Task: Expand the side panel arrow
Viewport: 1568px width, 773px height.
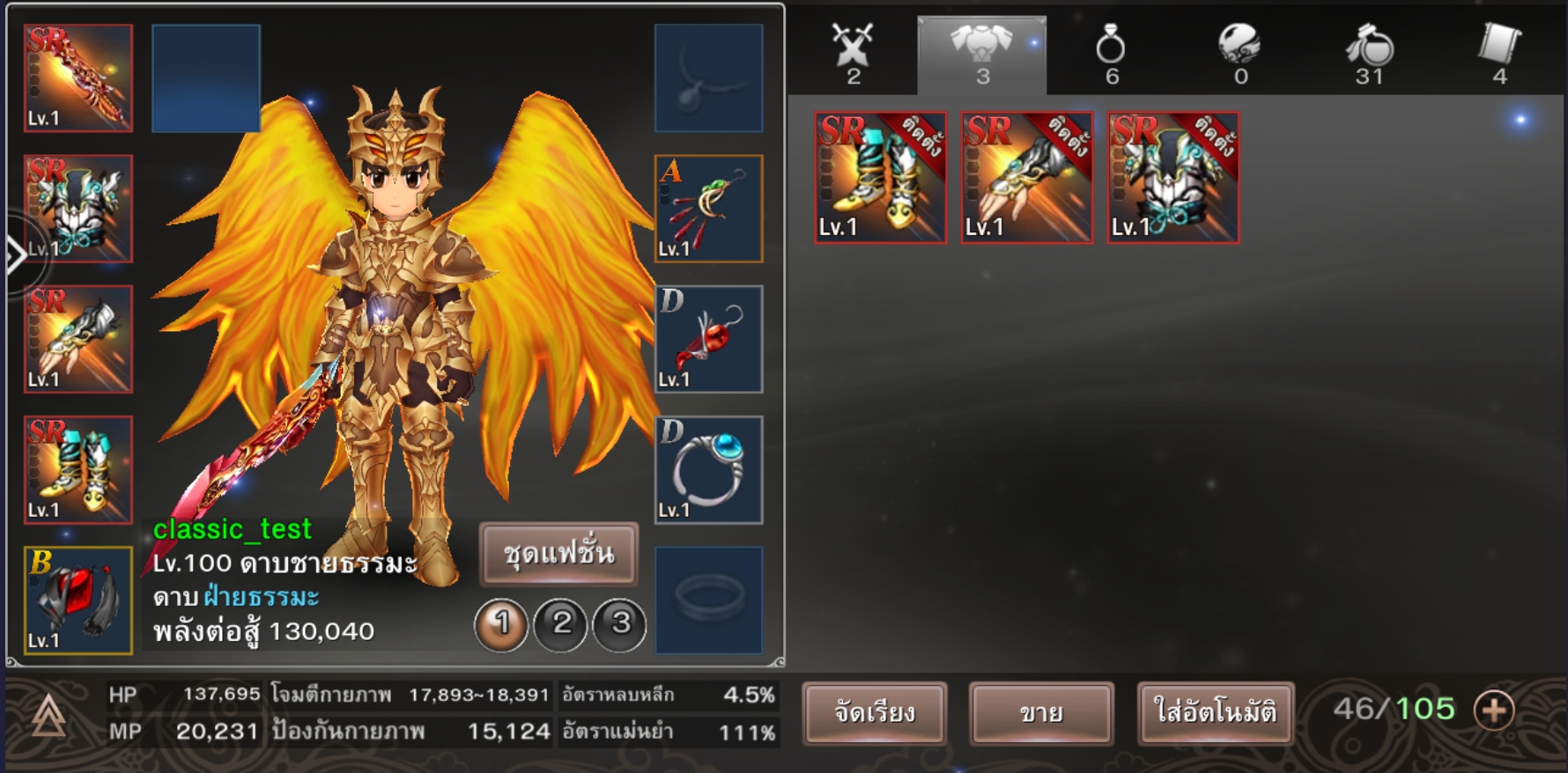Action: point(15,256)
